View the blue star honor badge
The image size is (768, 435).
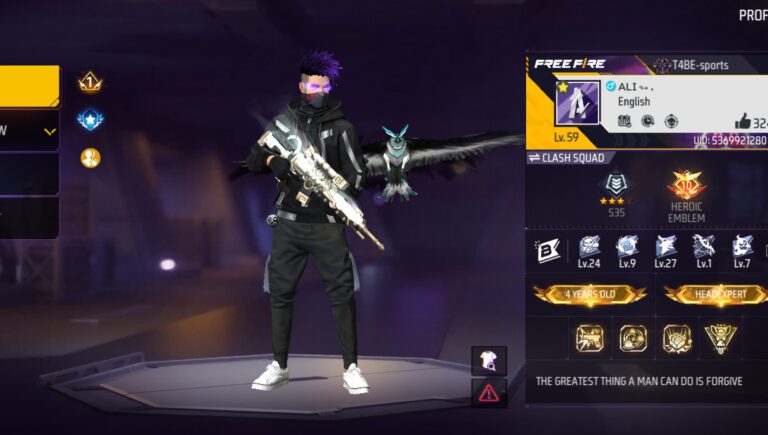pyautogui.click(x=90, y=120)
